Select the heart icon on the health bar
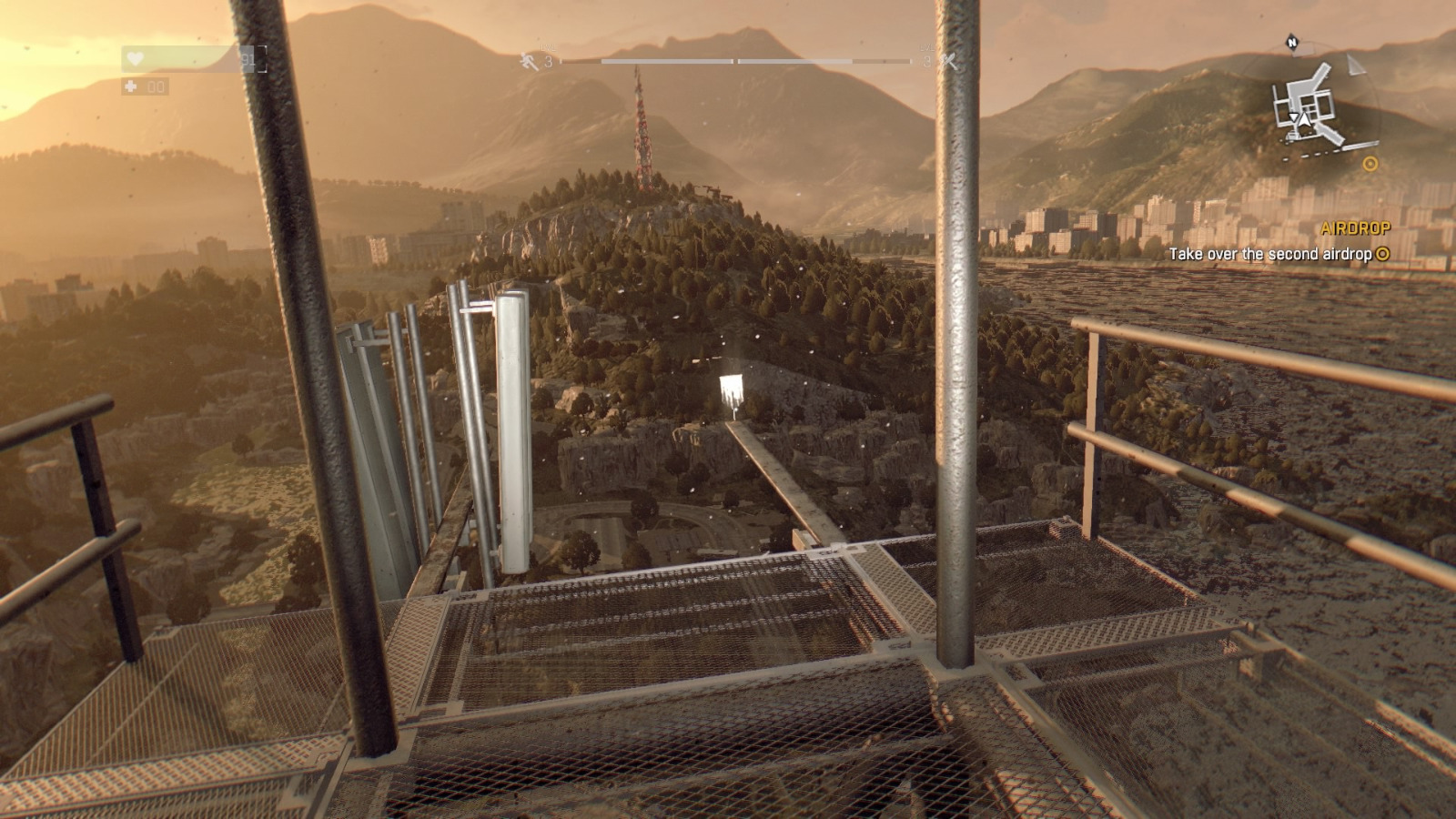 click(x=135, y=58)
